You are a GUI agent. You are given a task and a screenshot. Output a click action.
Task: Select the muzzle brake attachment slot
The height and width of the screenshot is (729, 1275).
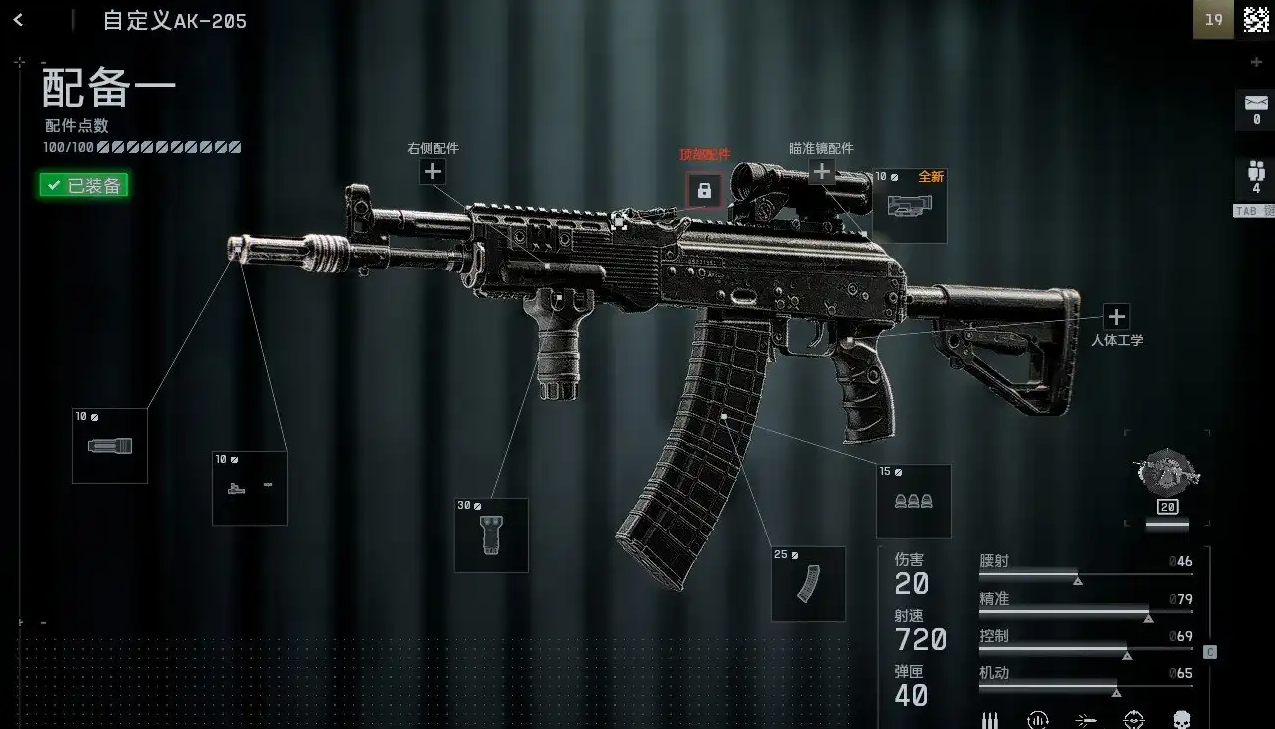[110, 446]
